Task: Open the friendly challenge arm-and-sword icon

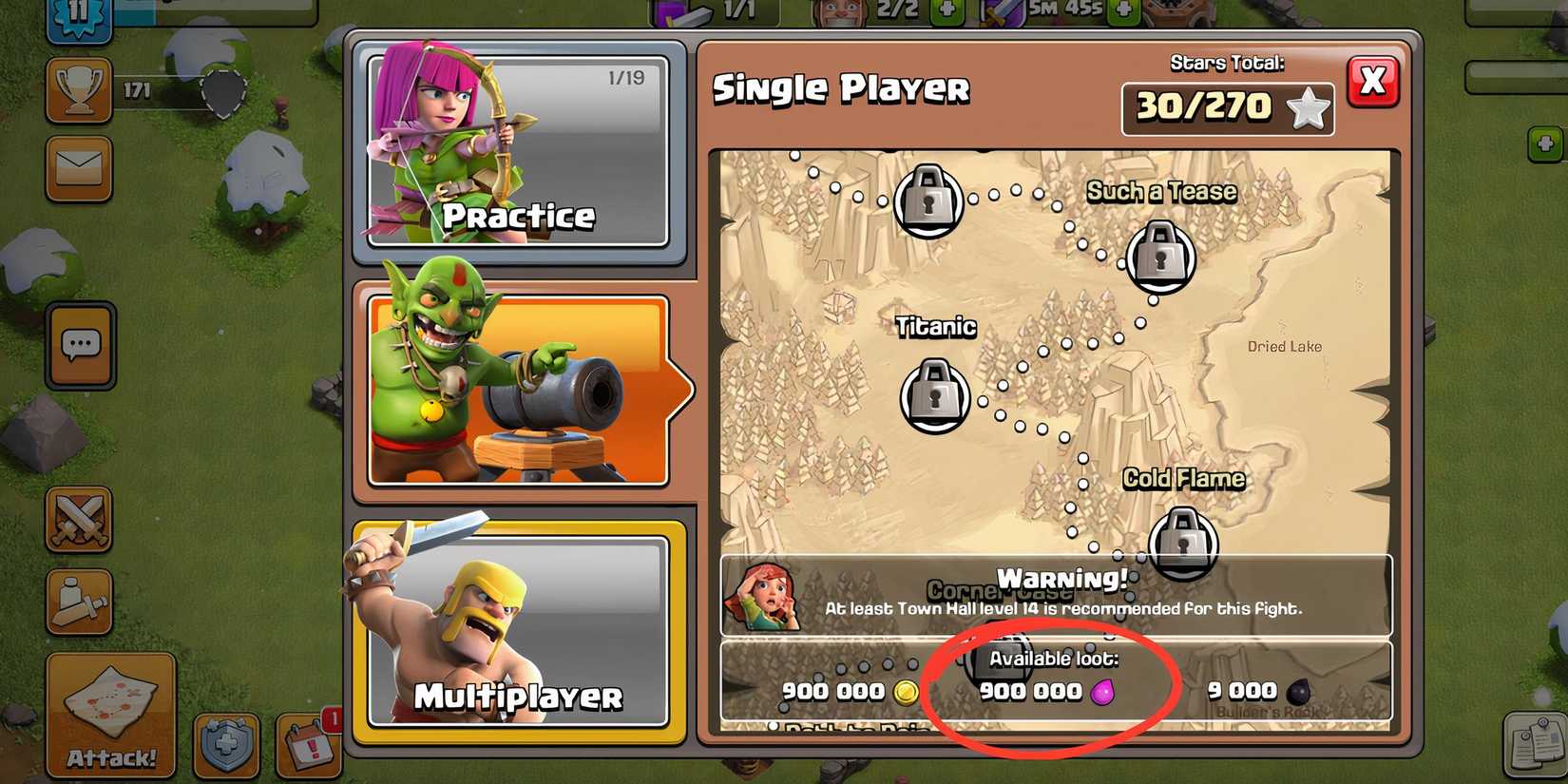Action: (x=81, y=601)
